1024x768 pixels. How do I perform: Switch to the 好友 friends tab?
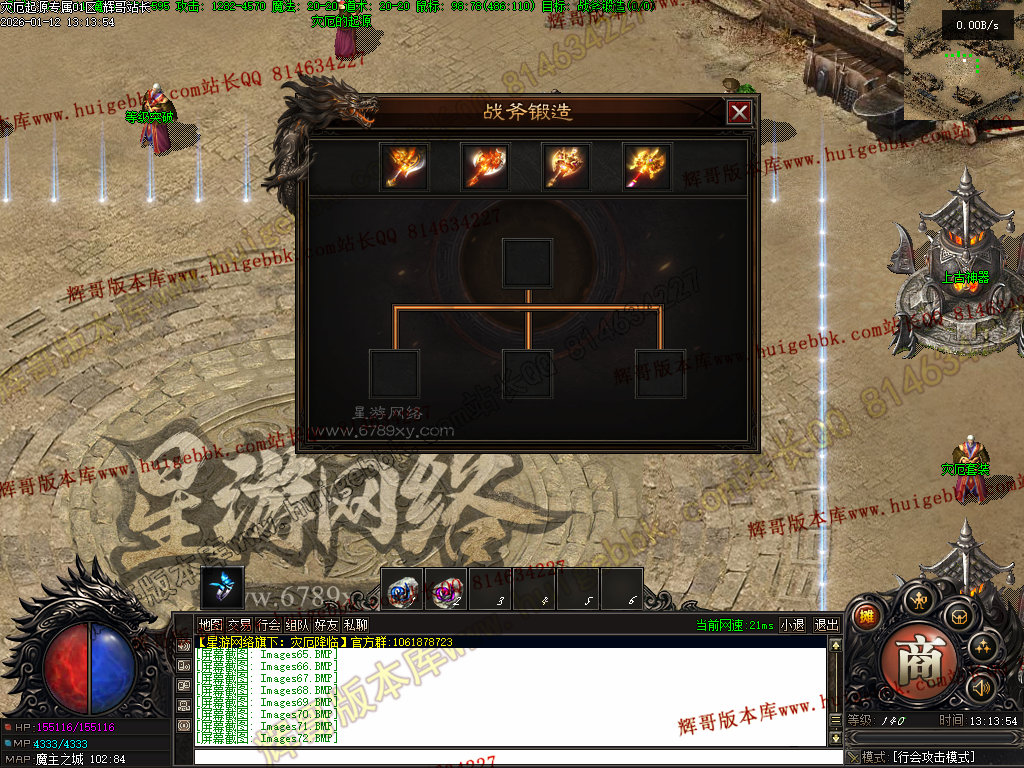(326, 625)
